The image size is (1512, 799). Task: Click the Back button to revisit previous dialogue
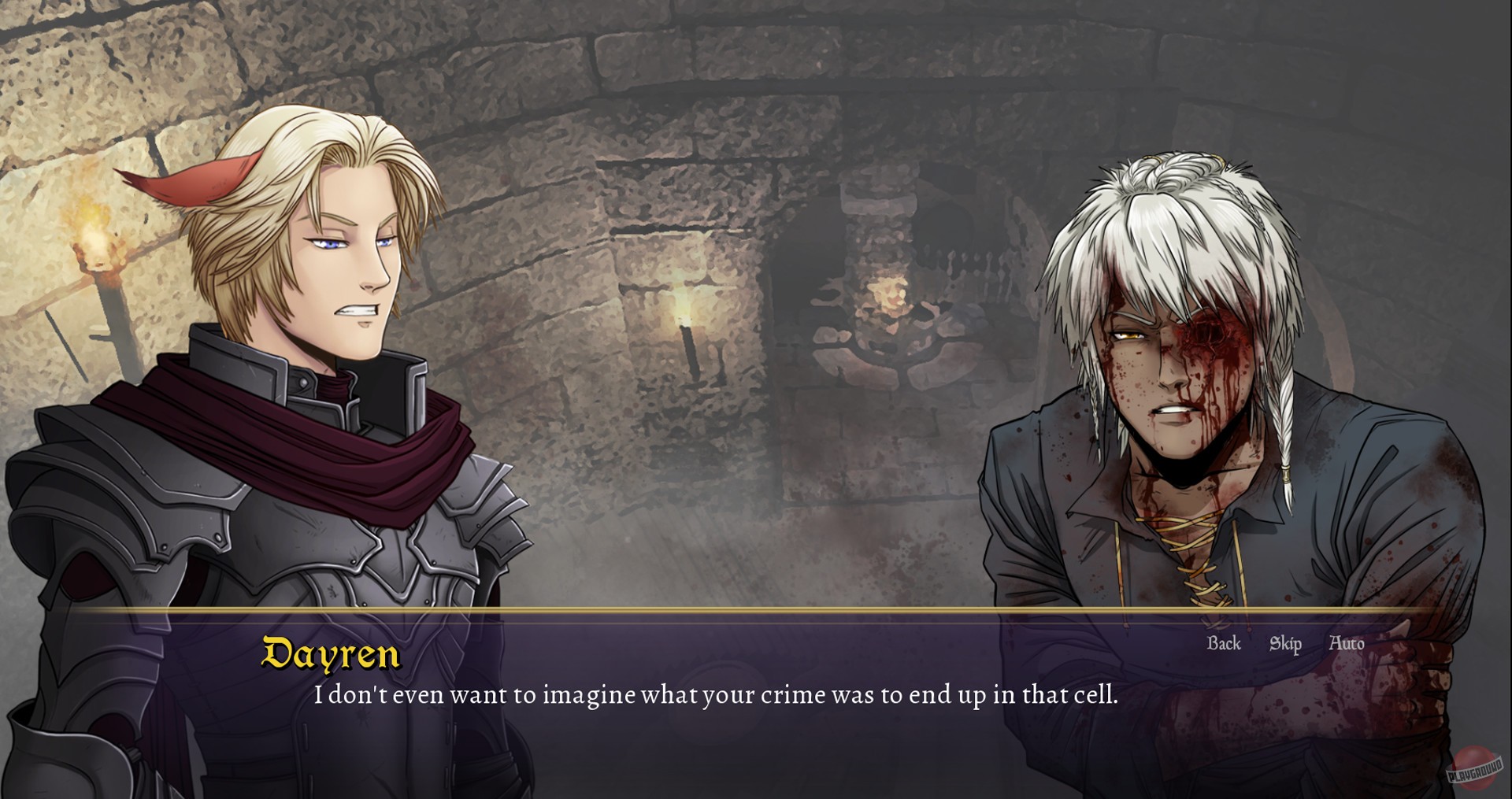[x=1224, y=644]
